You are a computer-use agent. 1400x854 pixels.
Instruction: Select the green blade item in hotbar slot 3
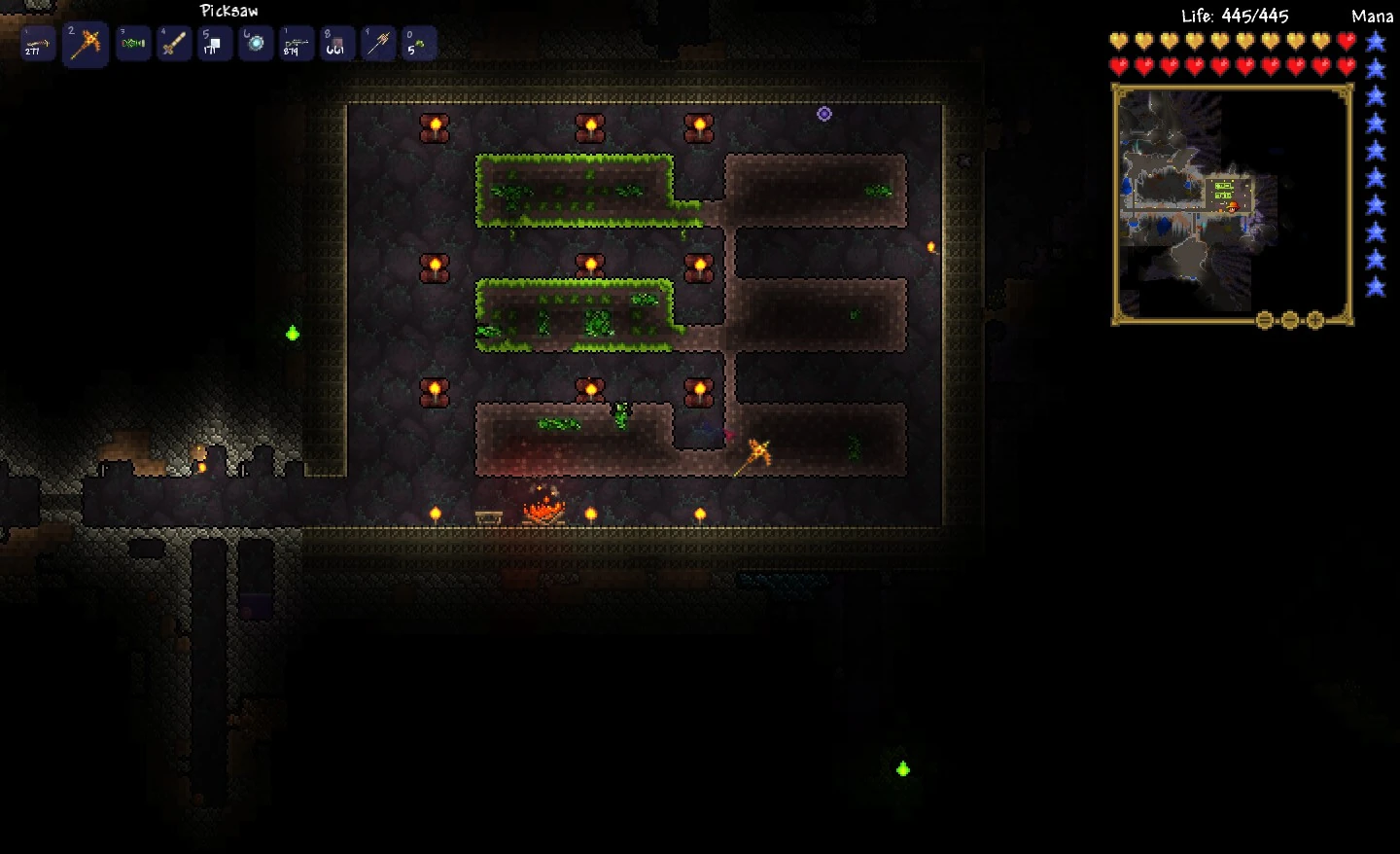click(x=133, y=44)
